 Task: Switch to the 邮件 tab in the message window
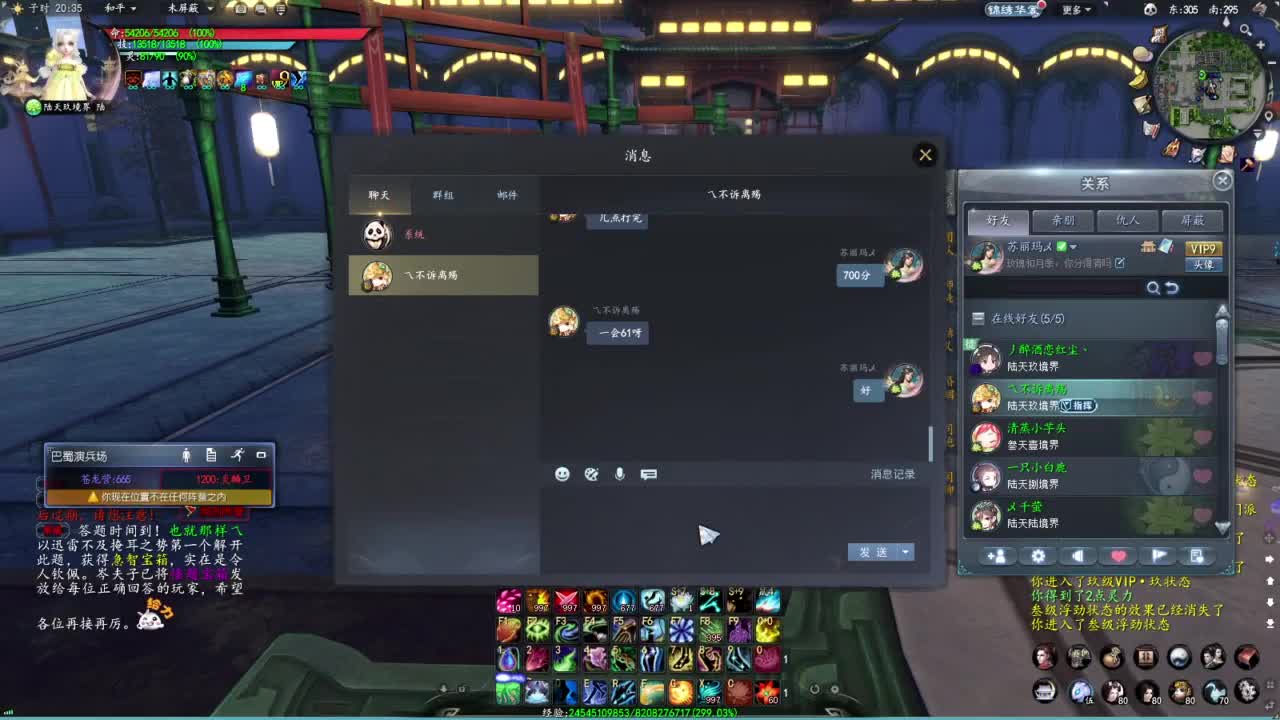[506, 195]
